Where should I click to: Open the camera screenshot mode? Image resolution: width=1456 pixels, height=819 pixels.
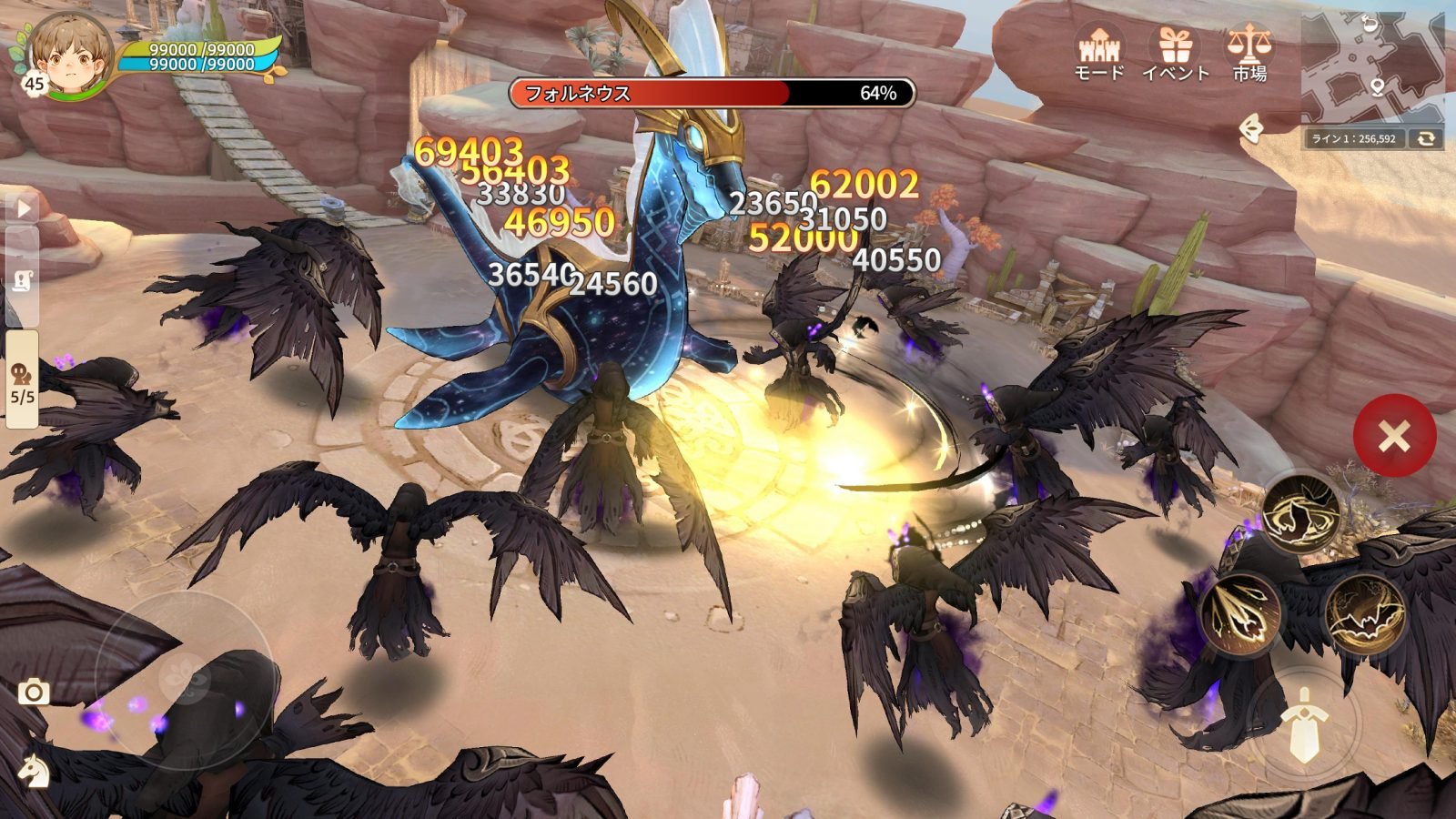tap(34, 693)
